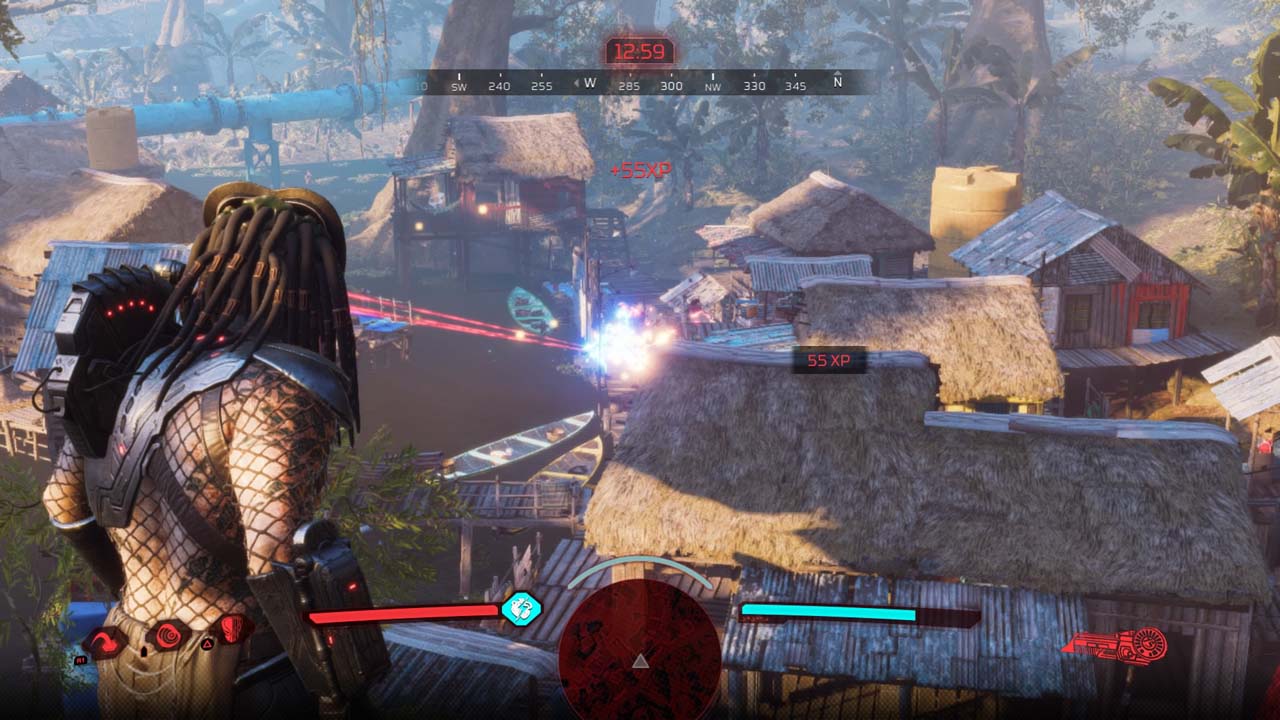Click the compass heading strip

pyautogui.click(x=640, y=84)
